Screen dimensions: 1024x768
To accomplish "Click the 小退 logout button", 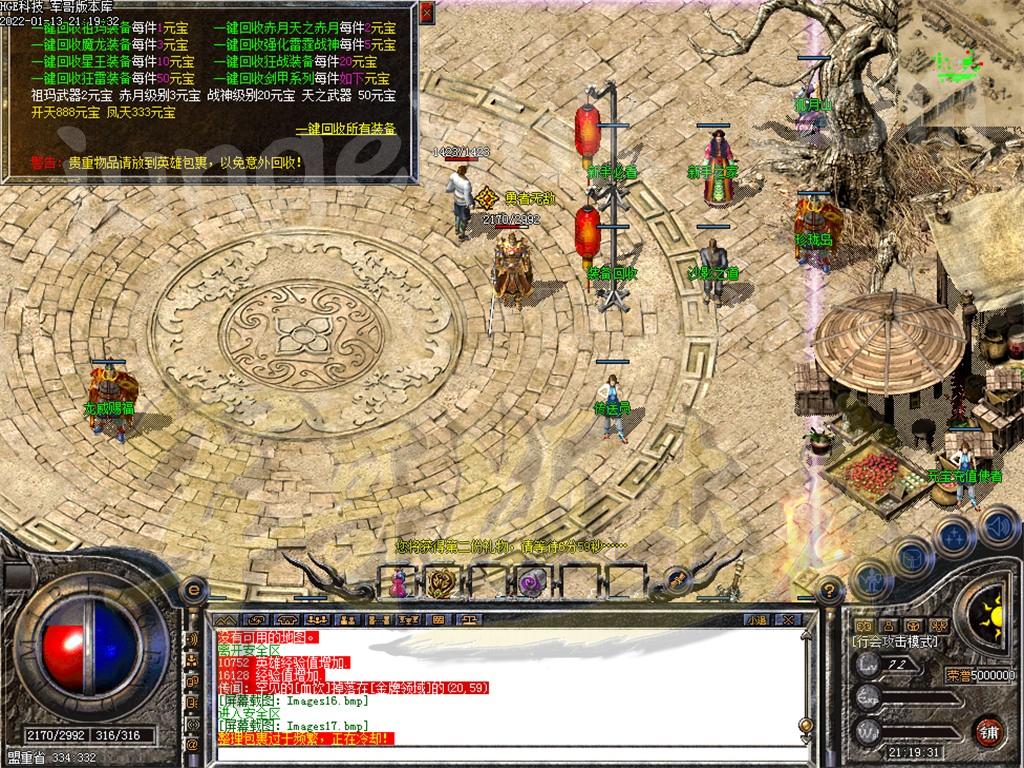I will 758,620.
